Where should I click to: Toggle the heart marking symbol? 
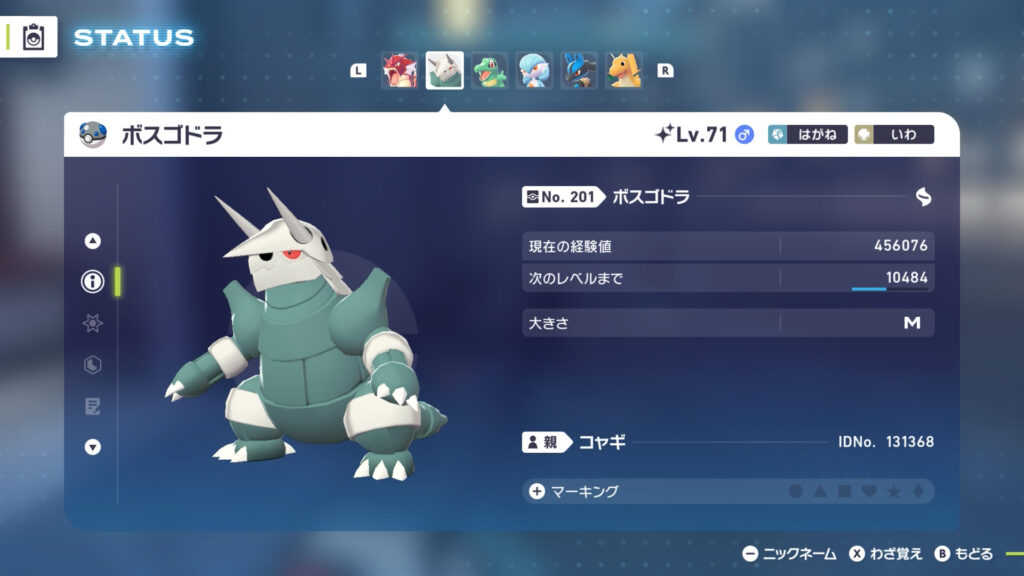(x=869, y=491)
